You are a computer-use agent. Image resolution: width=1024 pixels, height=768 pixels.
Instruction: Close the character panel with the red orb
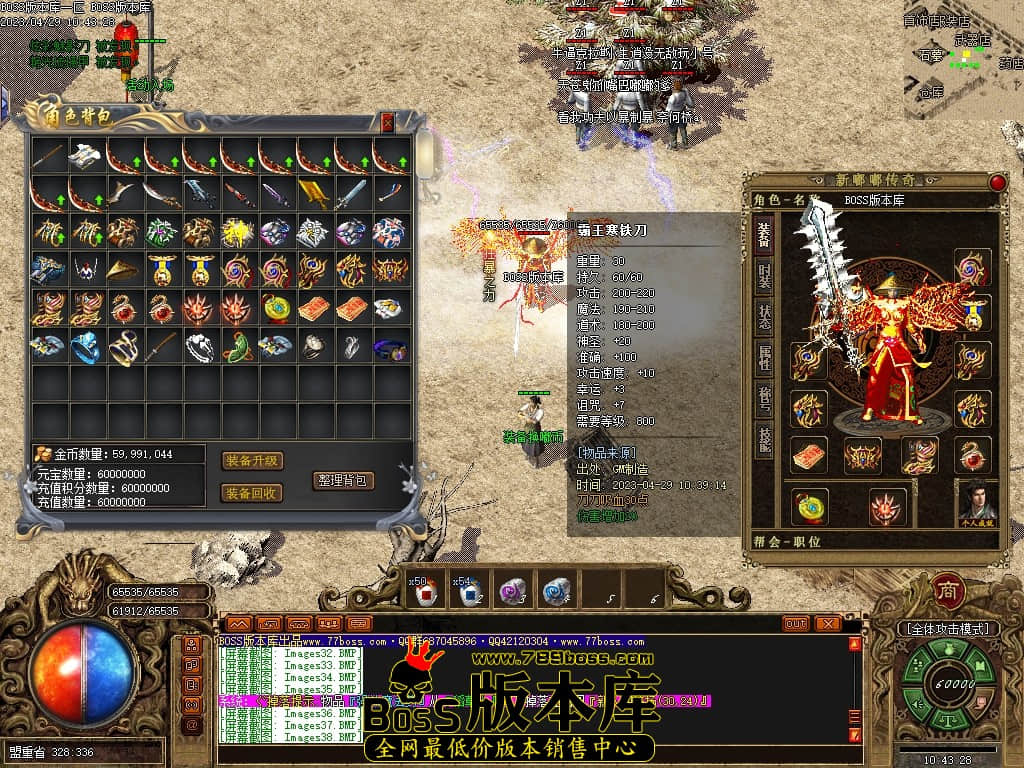point(997,183)
